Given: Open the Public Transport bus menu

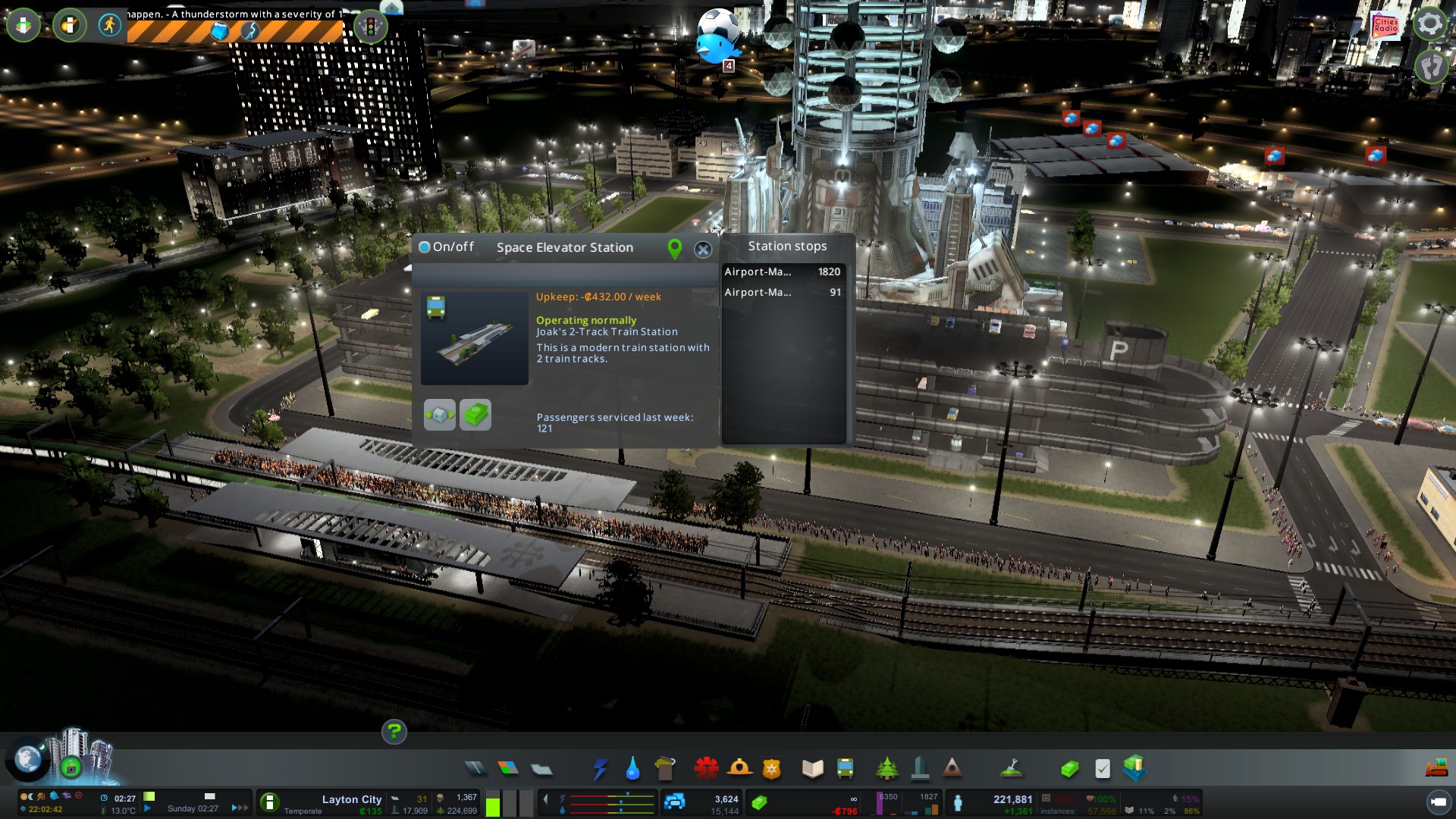Looking at the screenshot, I should pyautogui.click(x=845, y=769).
